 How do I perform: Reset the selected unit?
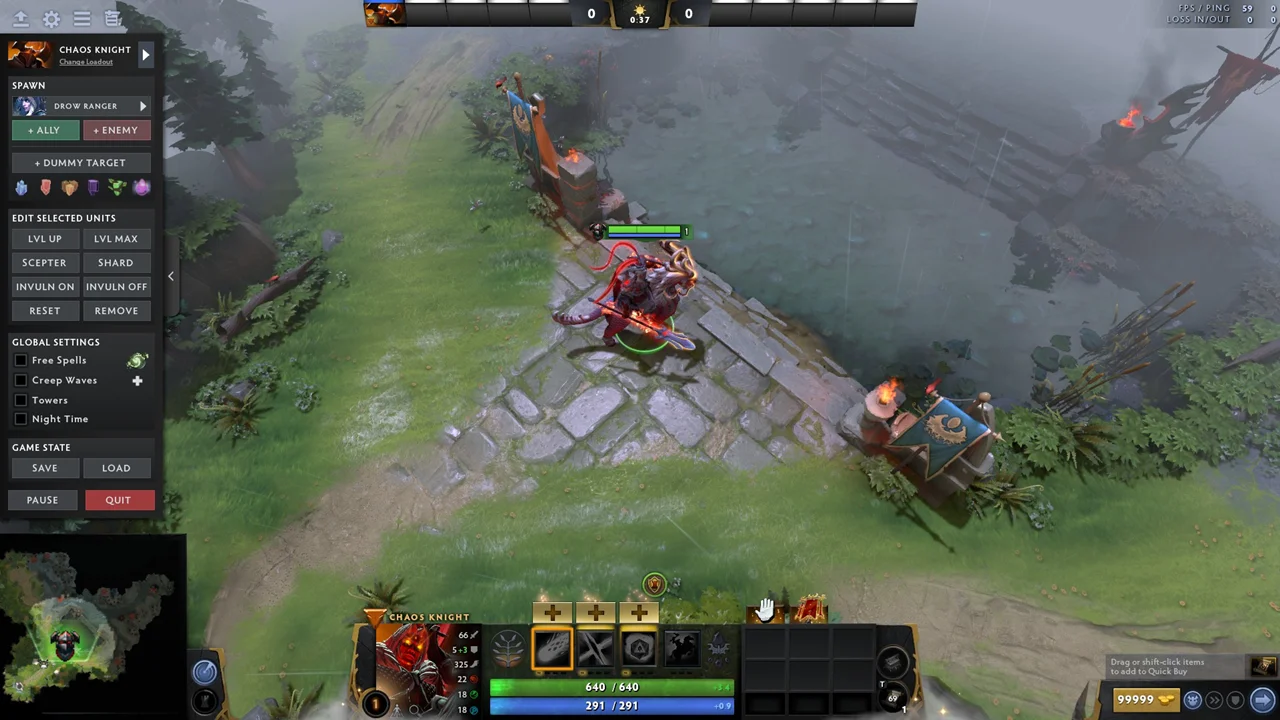coord(44,311)
